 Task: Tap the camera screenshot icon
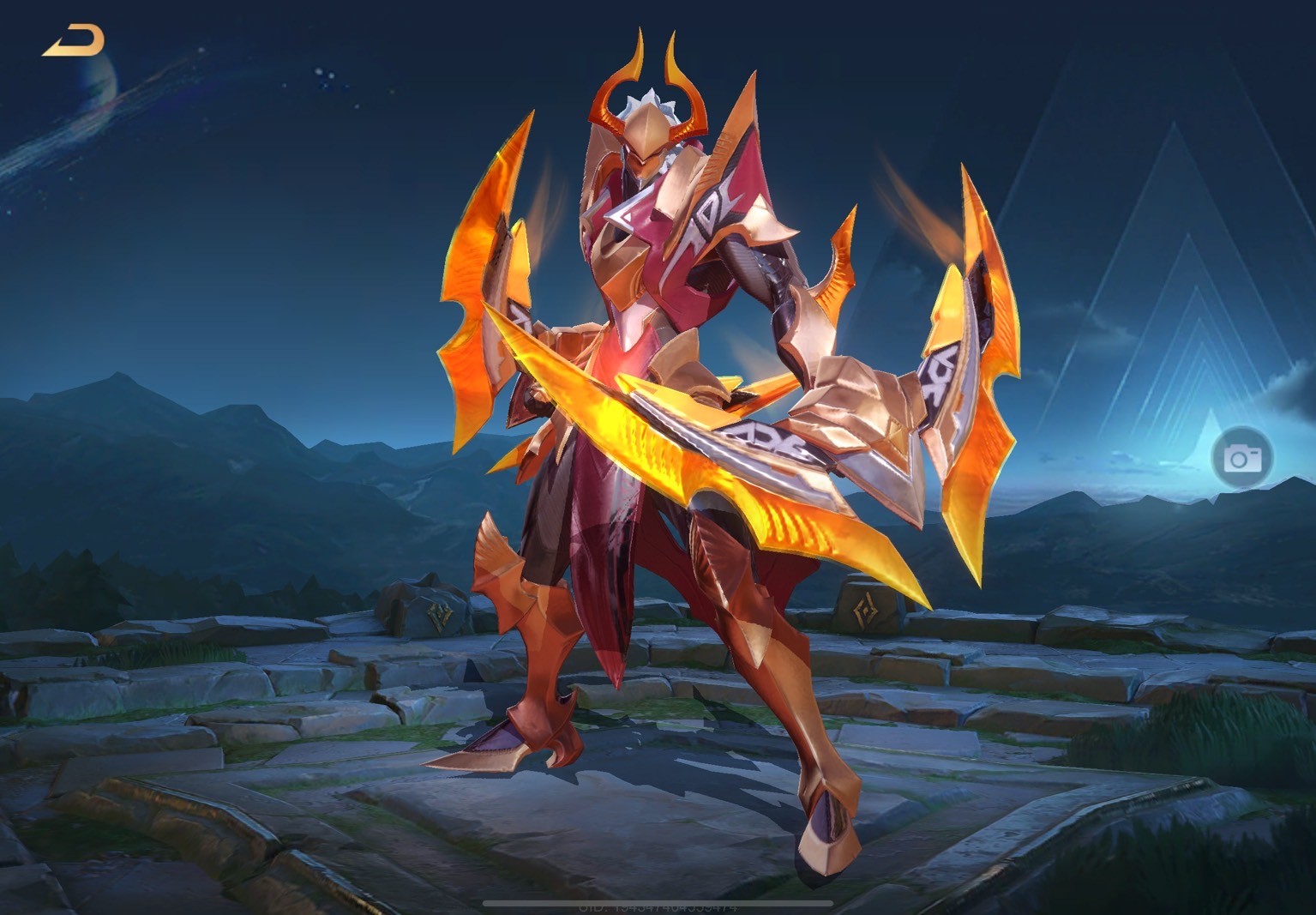click(x=1241, y=458)
